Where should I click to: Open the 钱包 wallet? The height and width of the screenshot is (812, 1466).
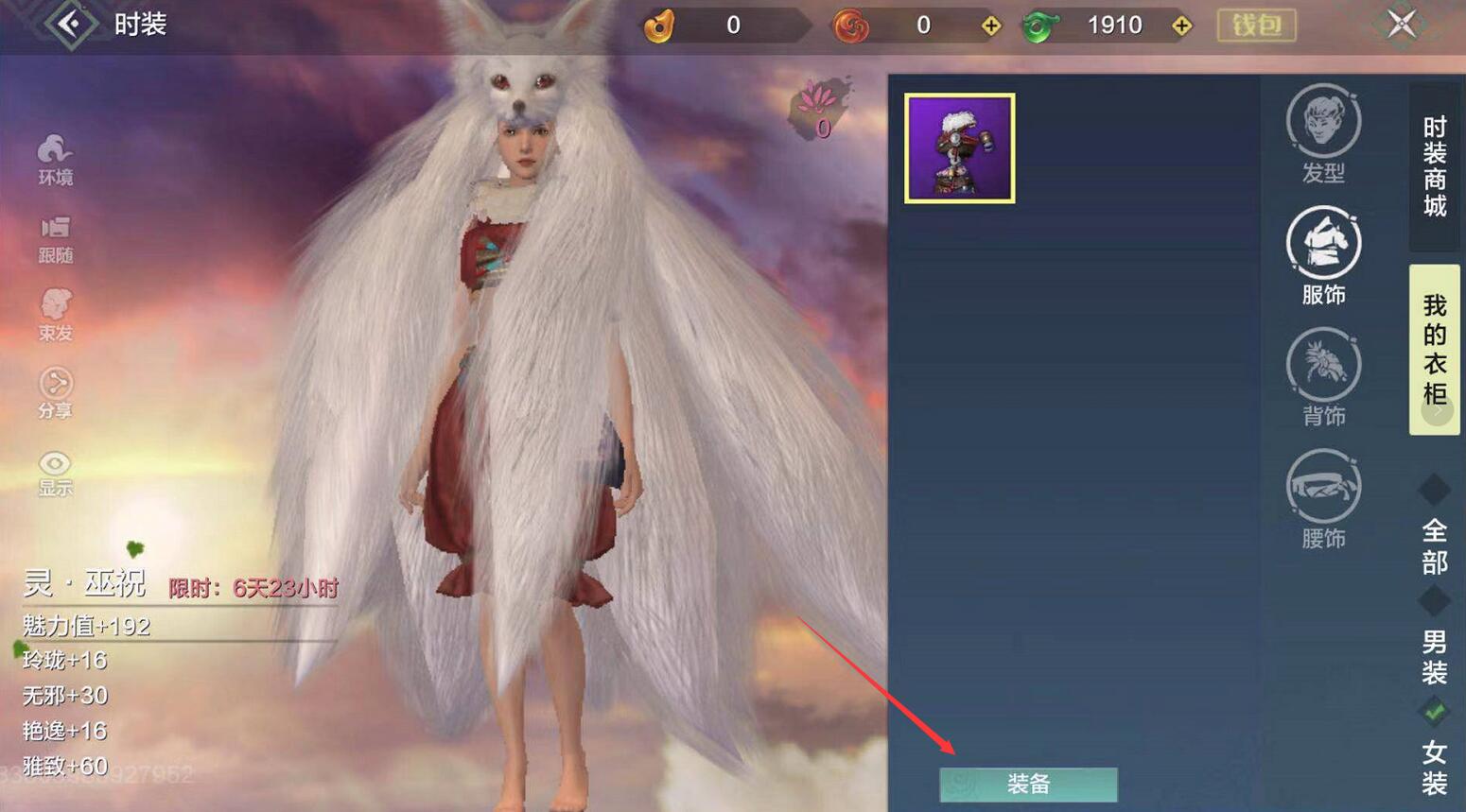tap(1256, 26)
